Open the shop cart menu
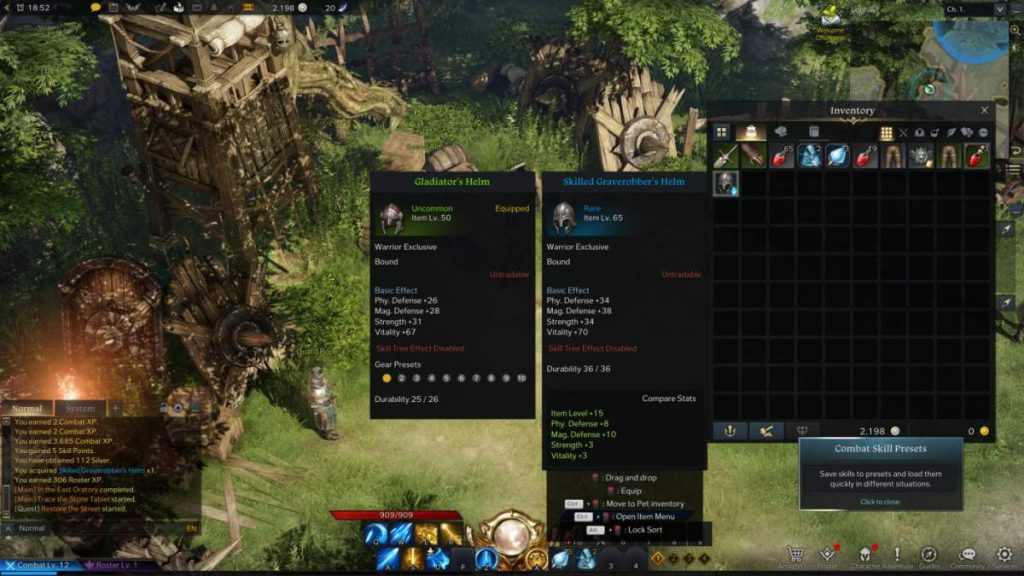This screenshot has height=576, width=1024. [796, 554]
